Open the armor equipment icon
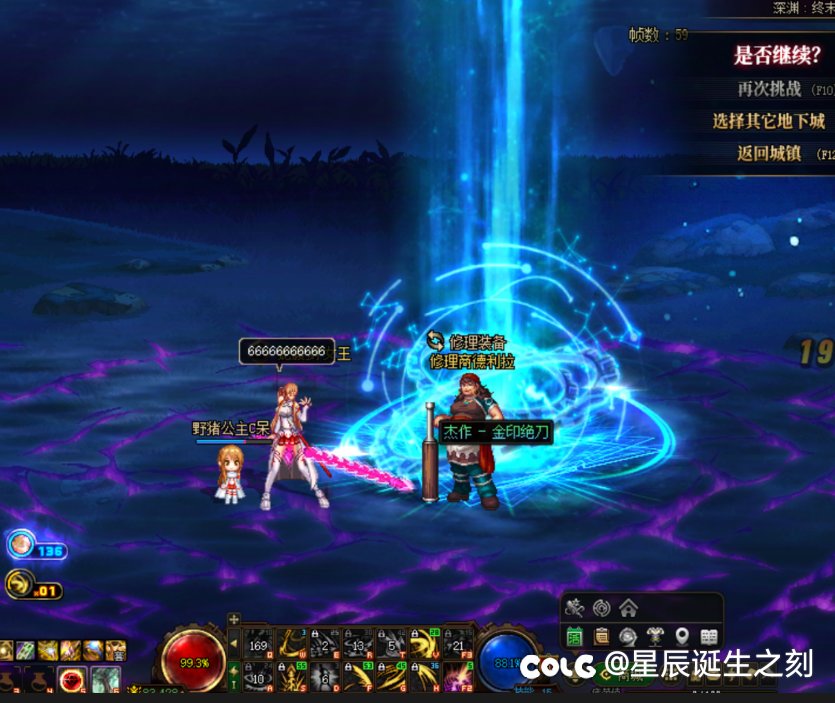Screen dimensions: 835x703 [655, 635]
